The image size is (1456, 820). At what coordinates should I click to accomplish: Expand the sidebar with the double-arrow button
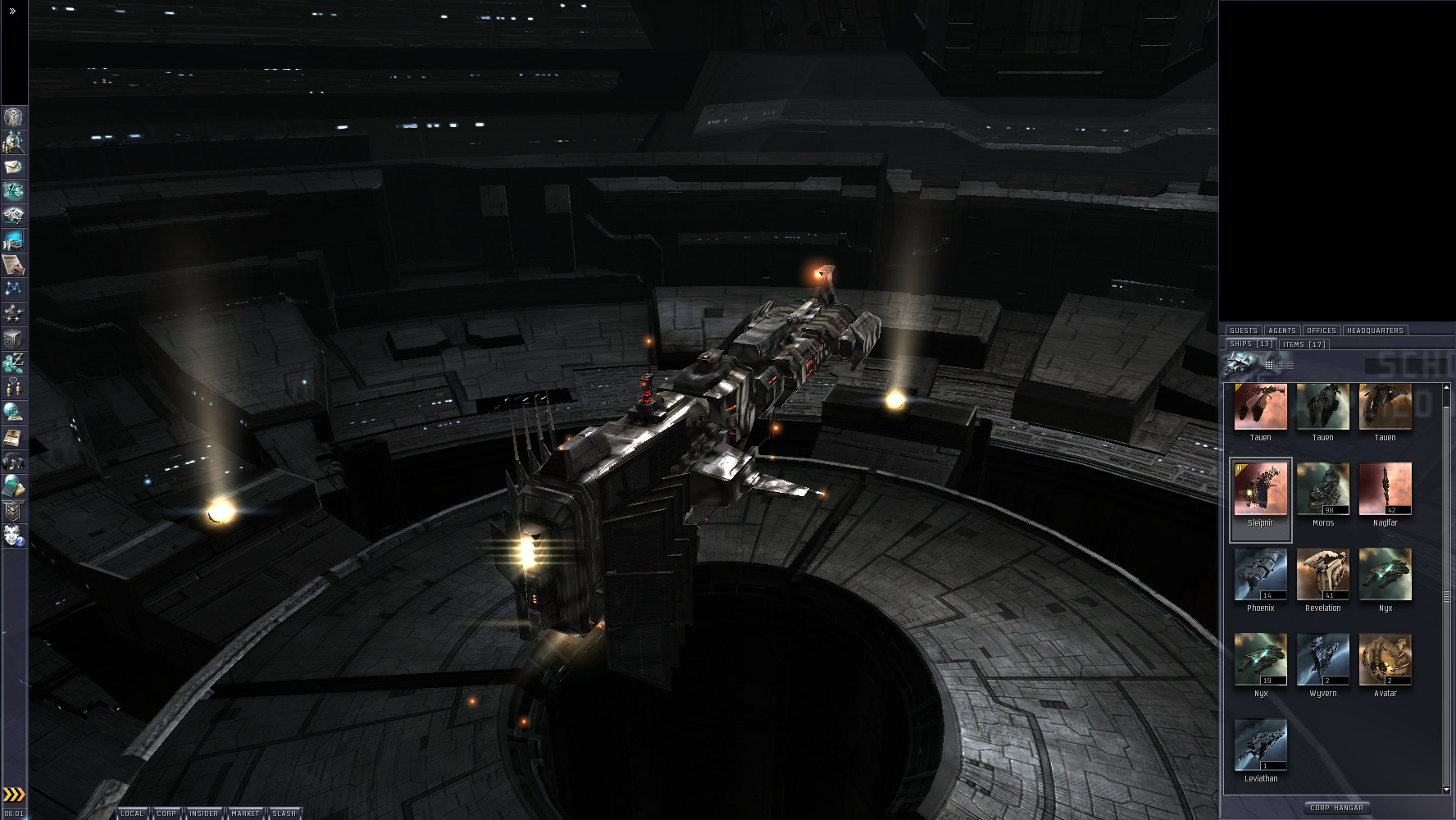tap(13, 11)
